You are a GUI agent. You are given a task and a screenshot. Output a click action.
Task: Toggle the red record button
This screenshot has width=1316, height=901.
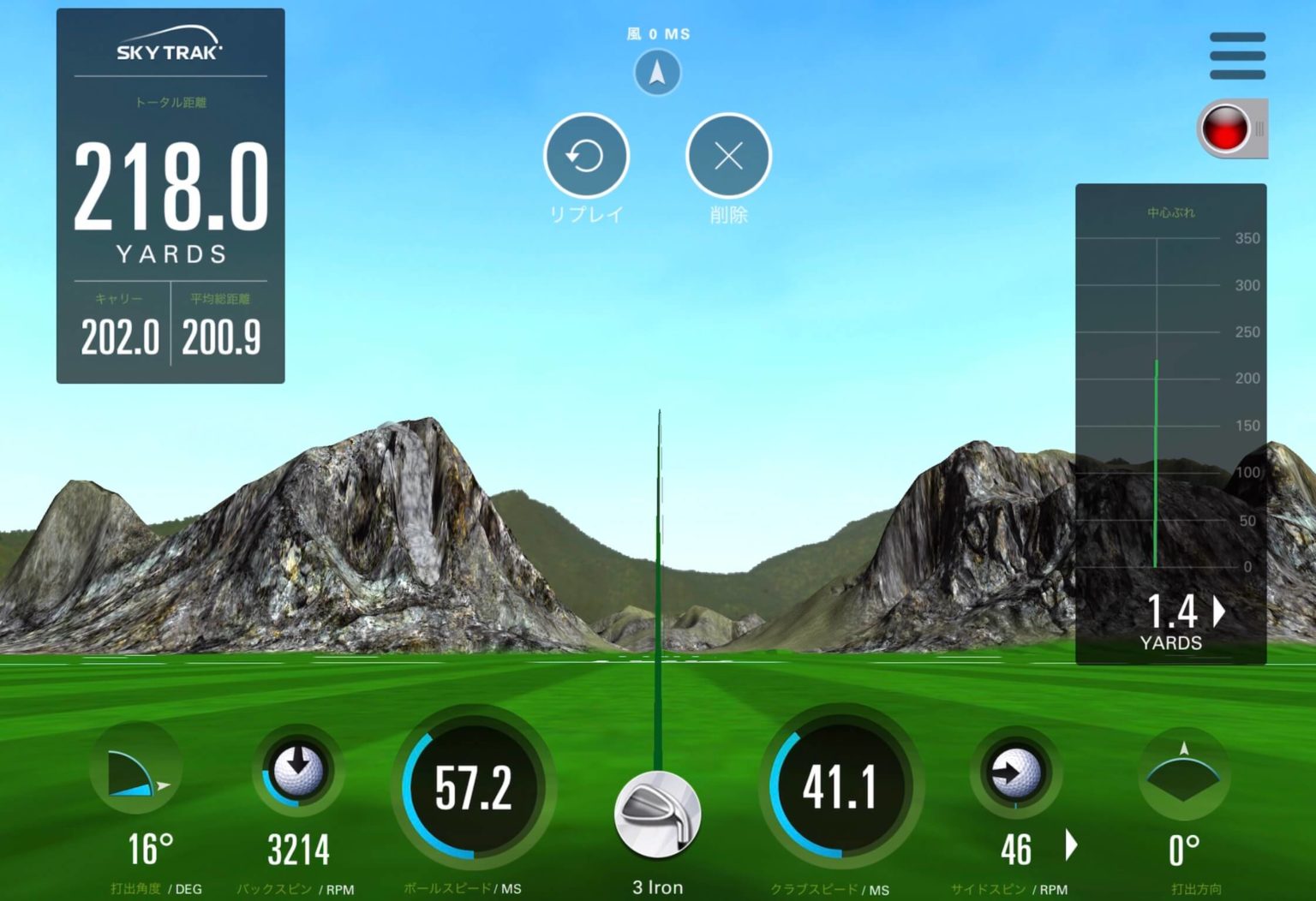(1227, 128)
